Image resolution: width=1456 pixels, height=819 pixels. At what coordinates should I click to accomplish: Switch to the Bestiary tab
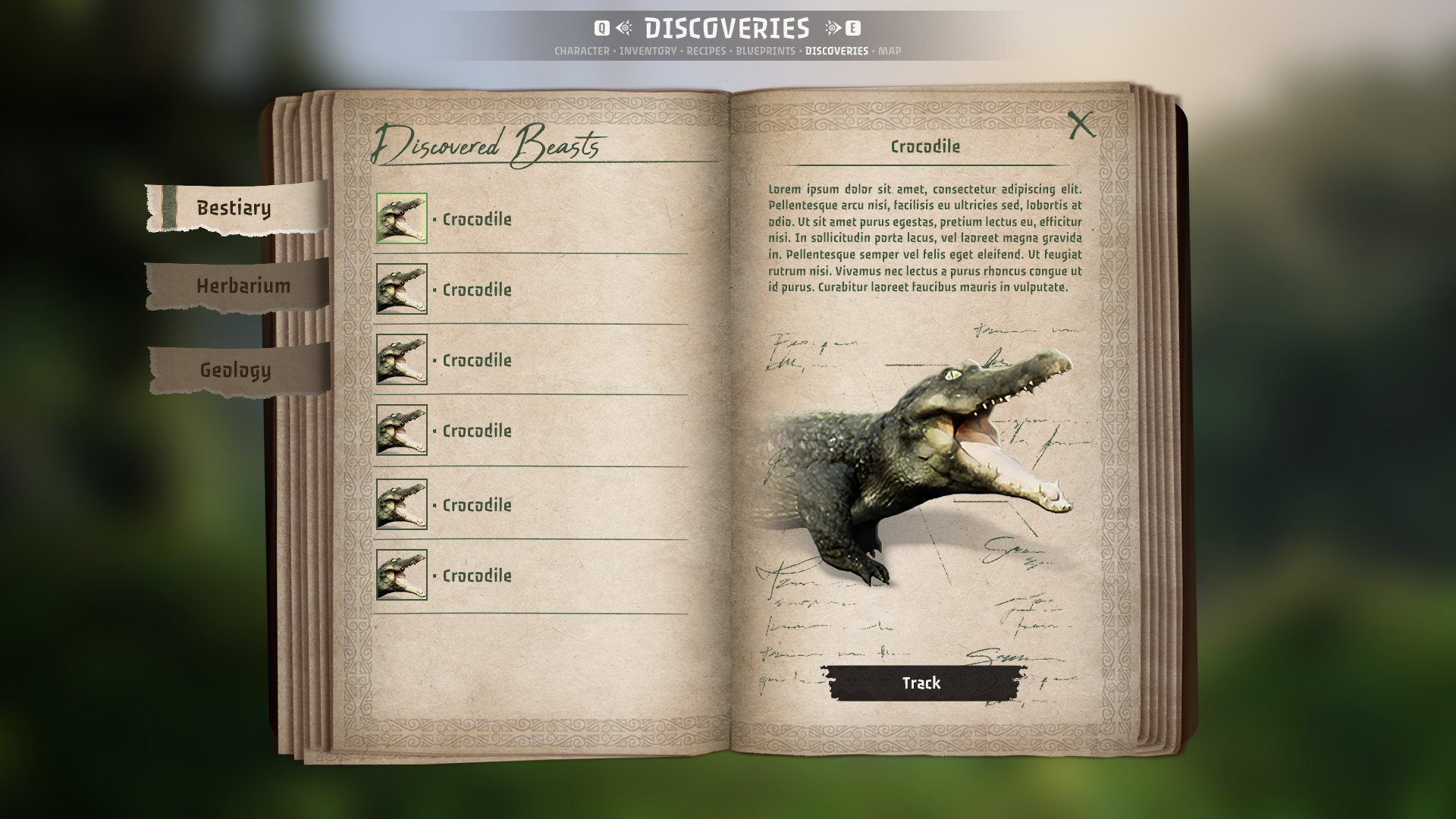234,208
